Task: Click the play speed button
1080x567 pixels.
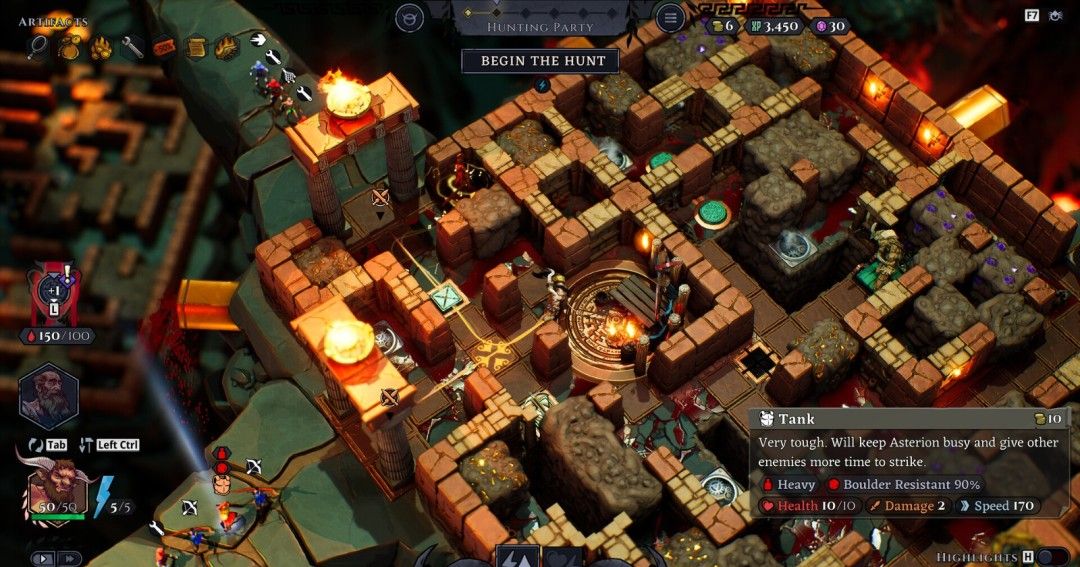Action: pos(42,558)
